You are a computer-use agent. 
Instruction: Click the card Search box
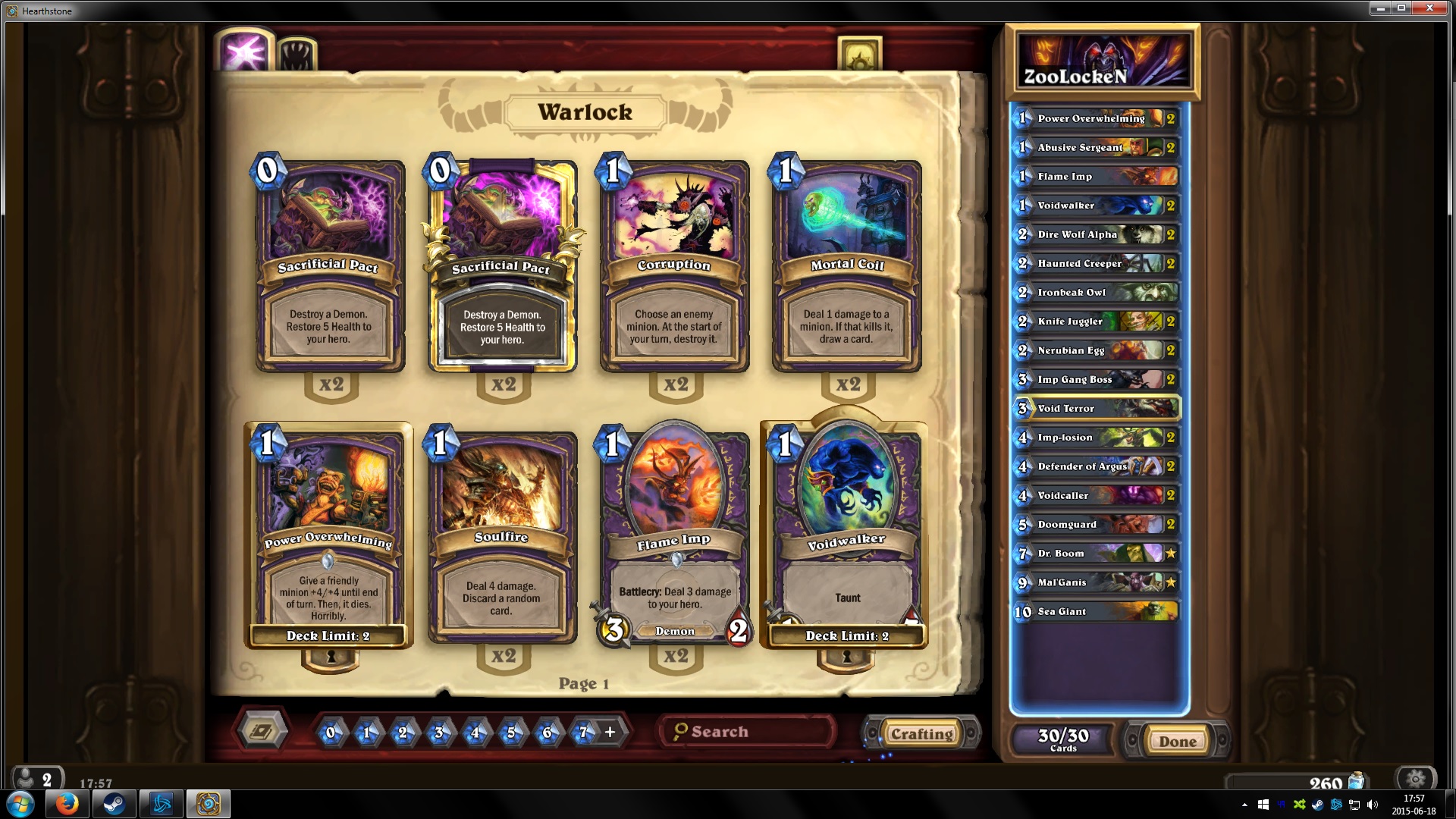pos(747,732)
